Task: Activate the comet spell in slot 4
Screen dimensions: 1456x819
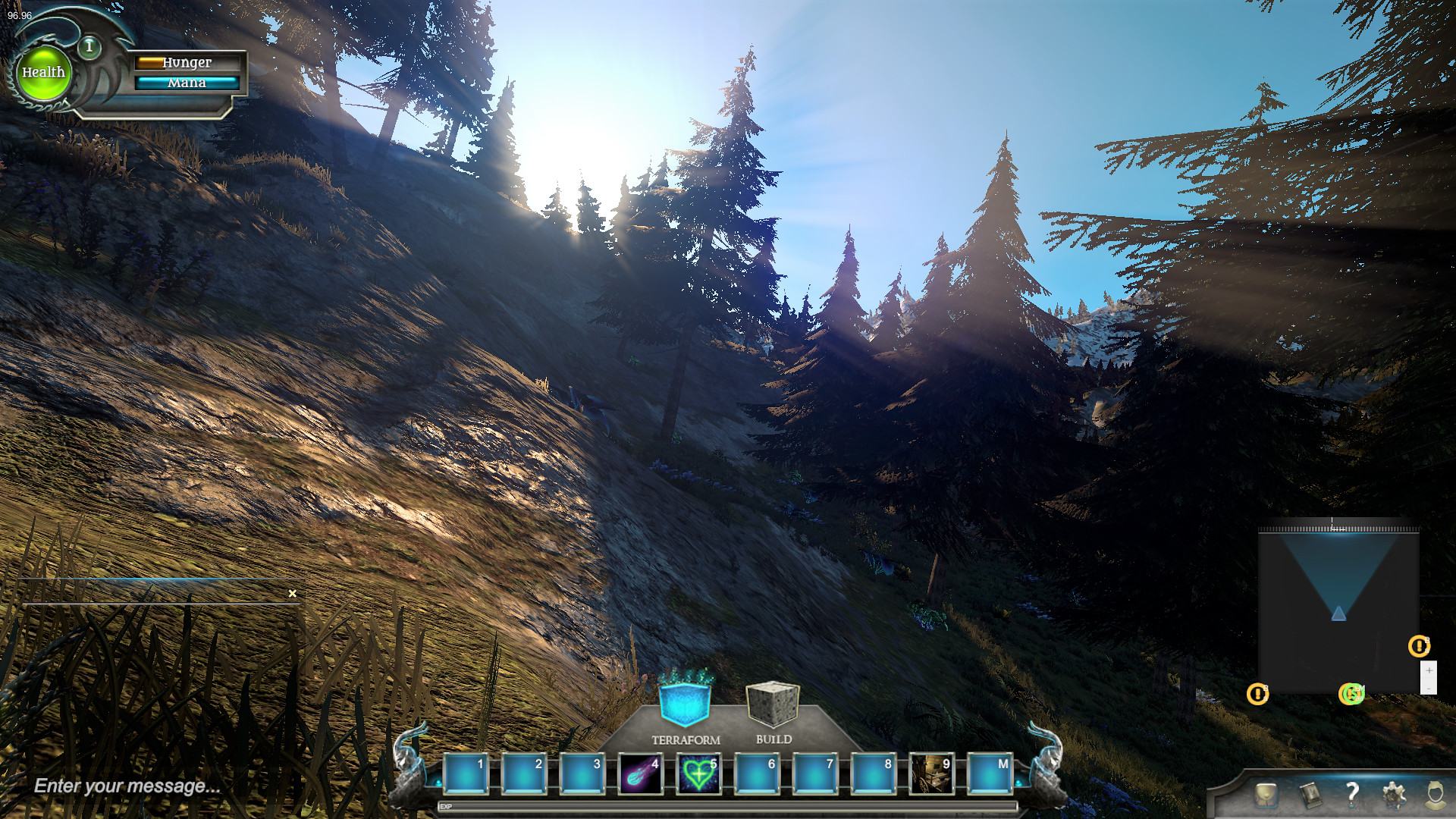Action: coord(639,774)
